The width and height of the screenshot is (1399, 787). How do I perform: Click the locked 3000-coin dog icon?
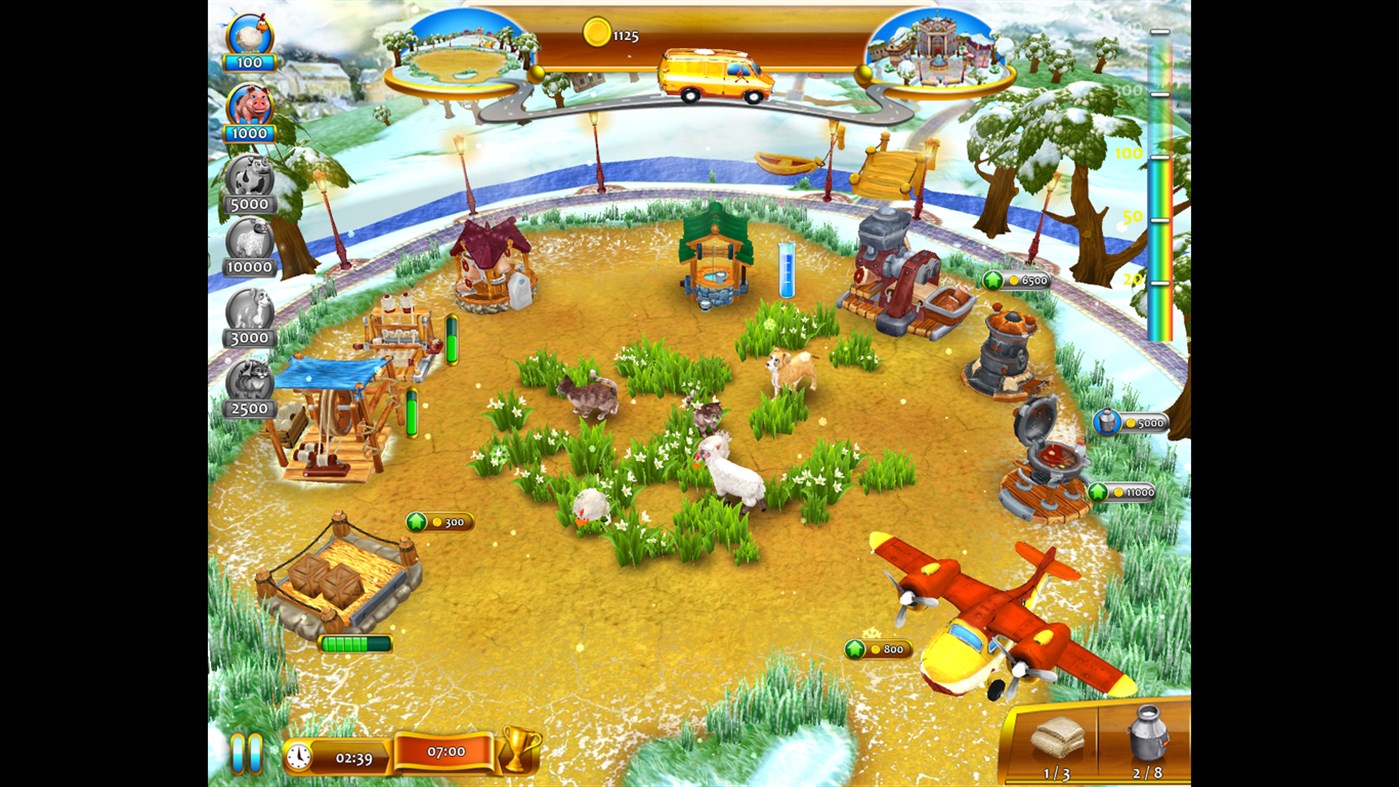pos(250,315)
